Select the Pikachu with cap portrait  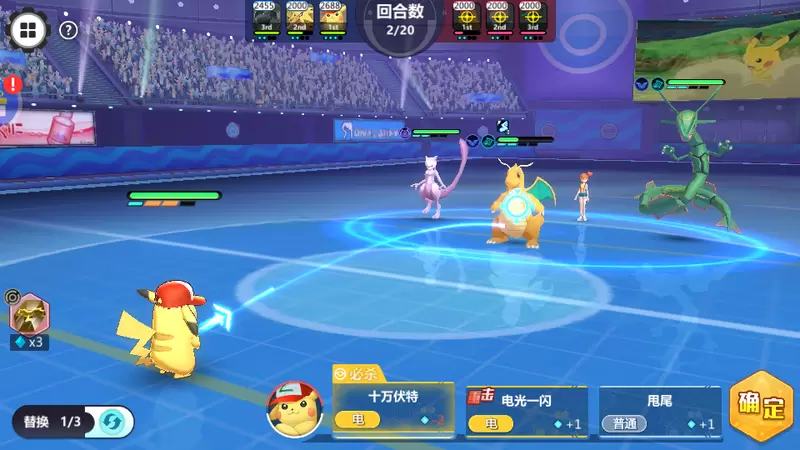click(x=293, y=410)
